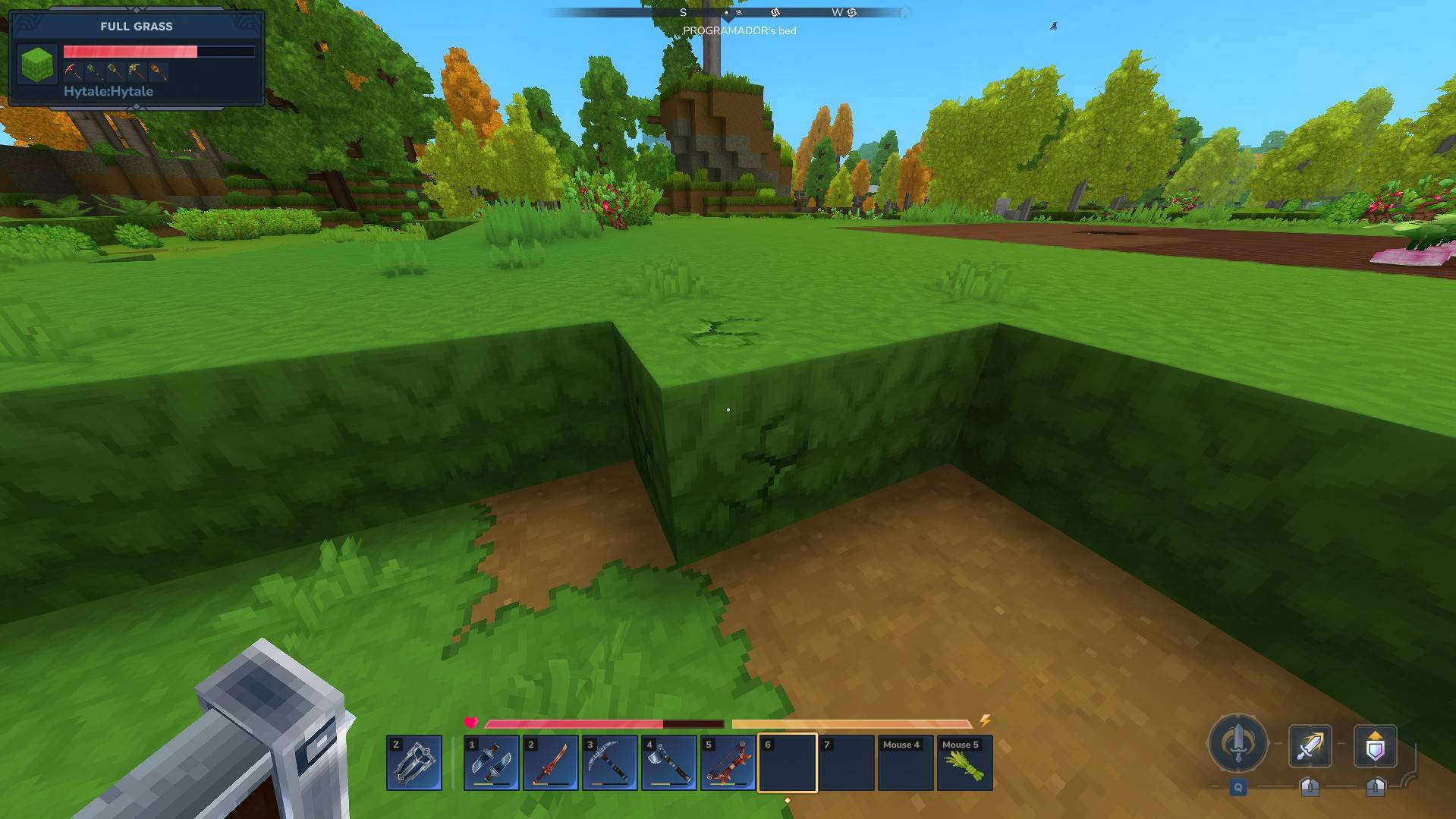
Task: Select the red bow slot
Action: pyautogui.click(x=728, y=763)
